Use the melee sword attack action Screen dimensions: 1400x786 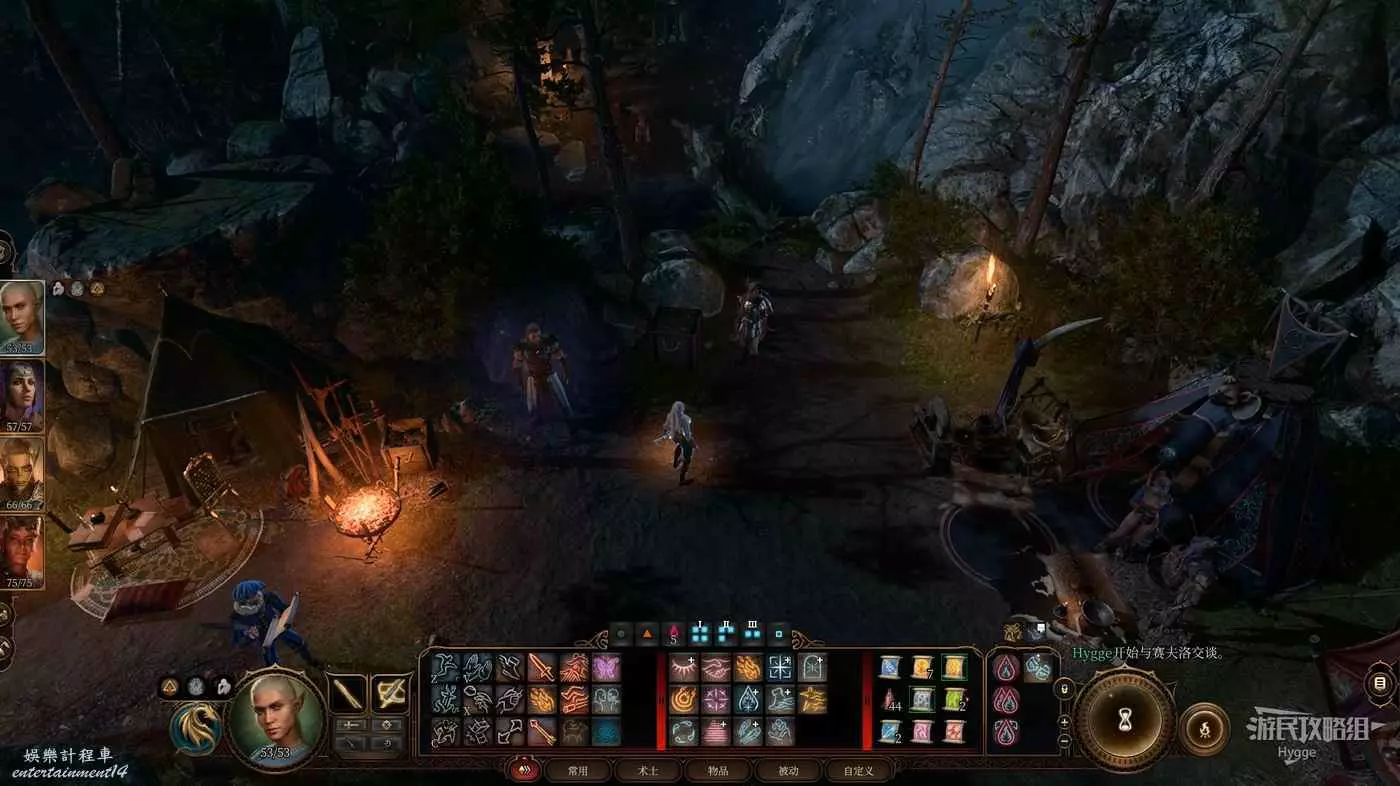(x=541, y=667)
